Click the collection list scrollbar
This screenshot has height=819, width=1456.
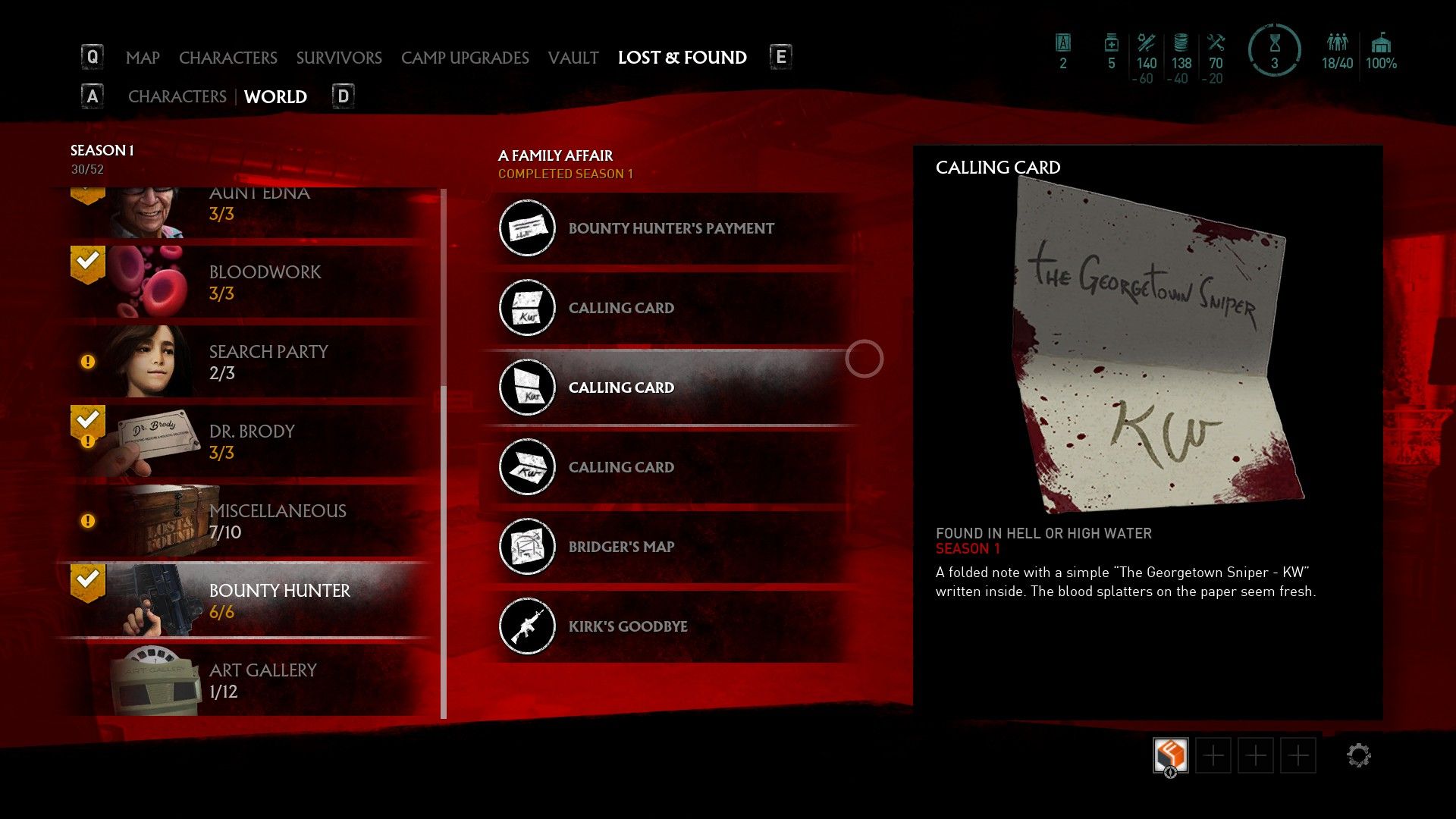coord(444,455)
